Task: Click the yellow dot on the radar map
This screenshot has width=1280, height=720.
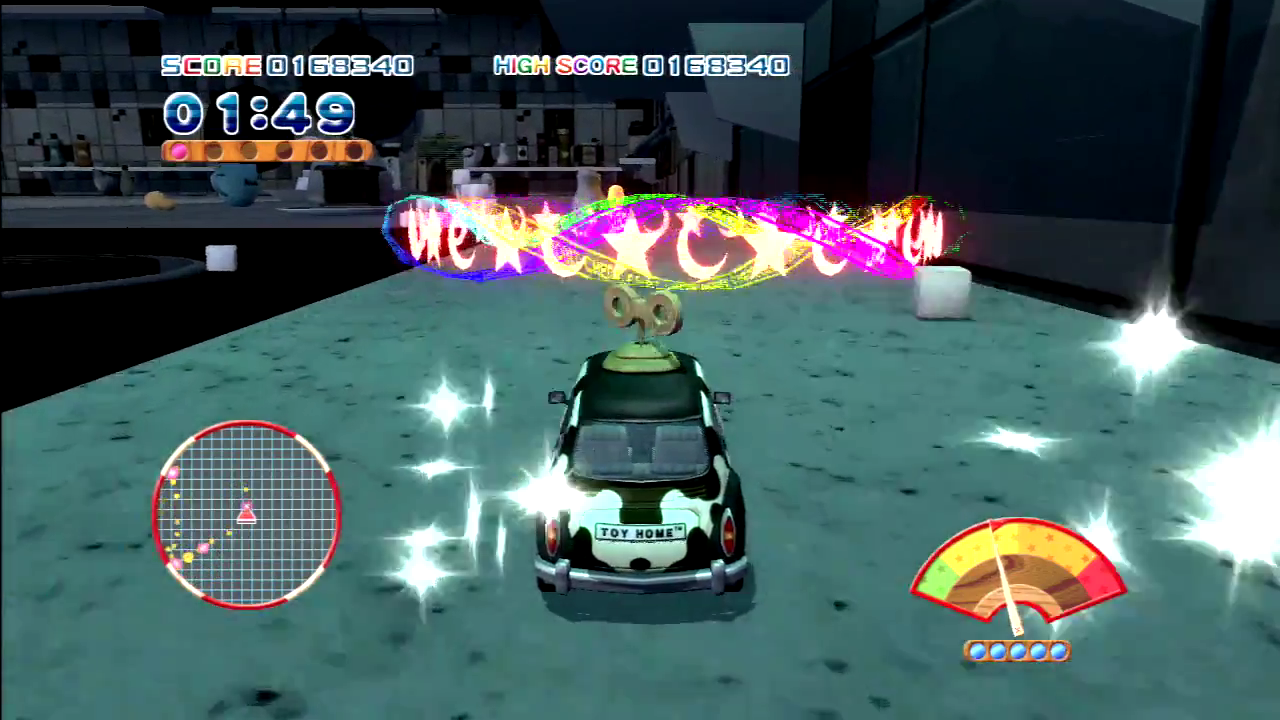Action: tap(187, 557)
